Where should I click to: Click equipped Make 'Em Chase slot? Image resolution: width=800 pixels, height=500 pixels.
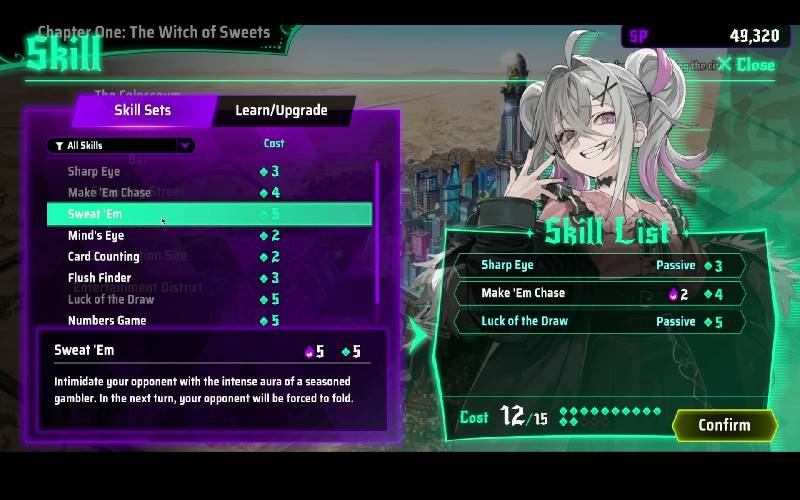[x=600, y=294]
